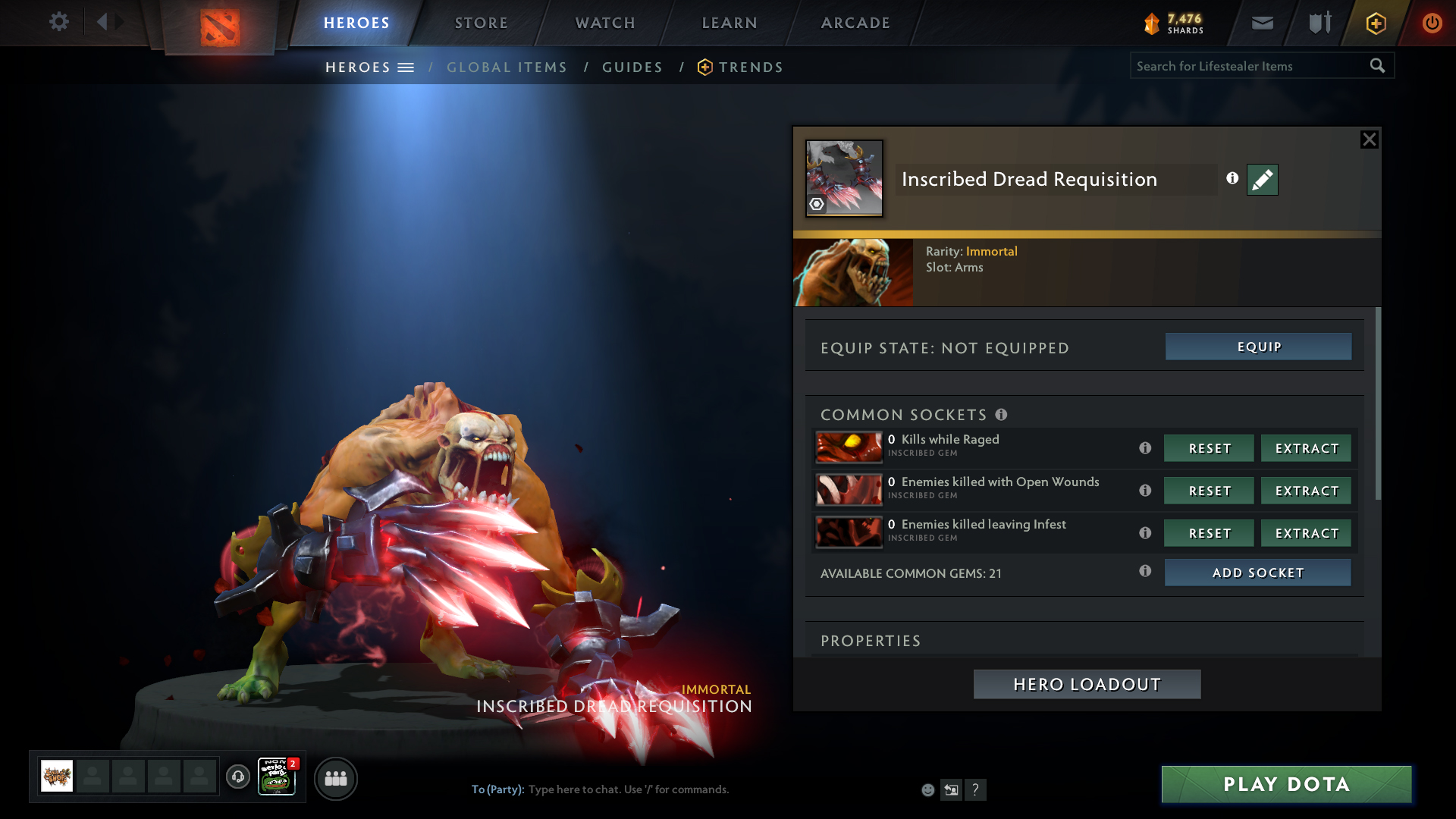Open the Guides section
The image size is (1456, 819).
click(x=632, y=67)
